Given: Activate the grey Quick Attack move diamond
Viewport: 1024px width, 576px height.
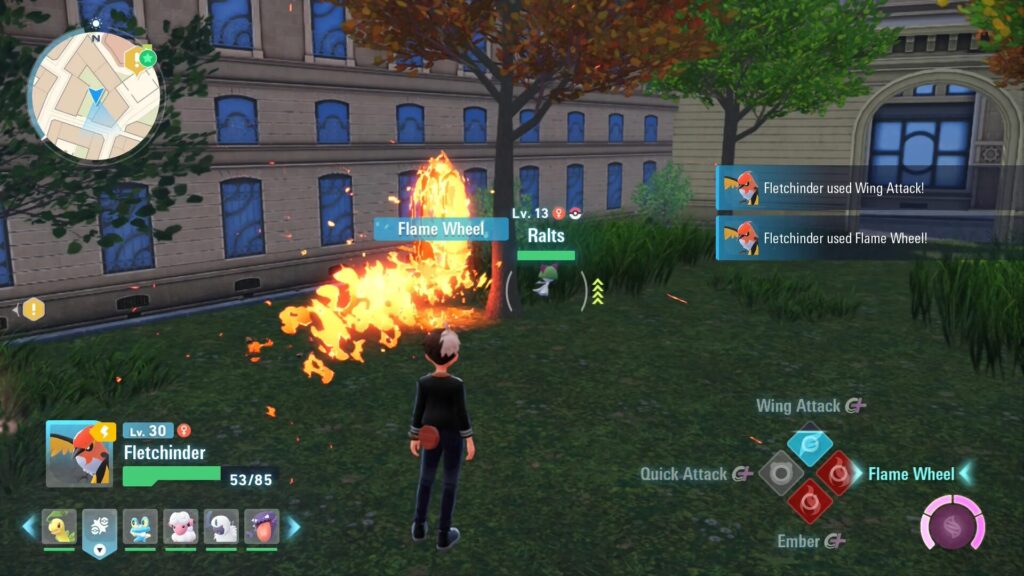Looking at the screenshot, I should click(780, 473).
